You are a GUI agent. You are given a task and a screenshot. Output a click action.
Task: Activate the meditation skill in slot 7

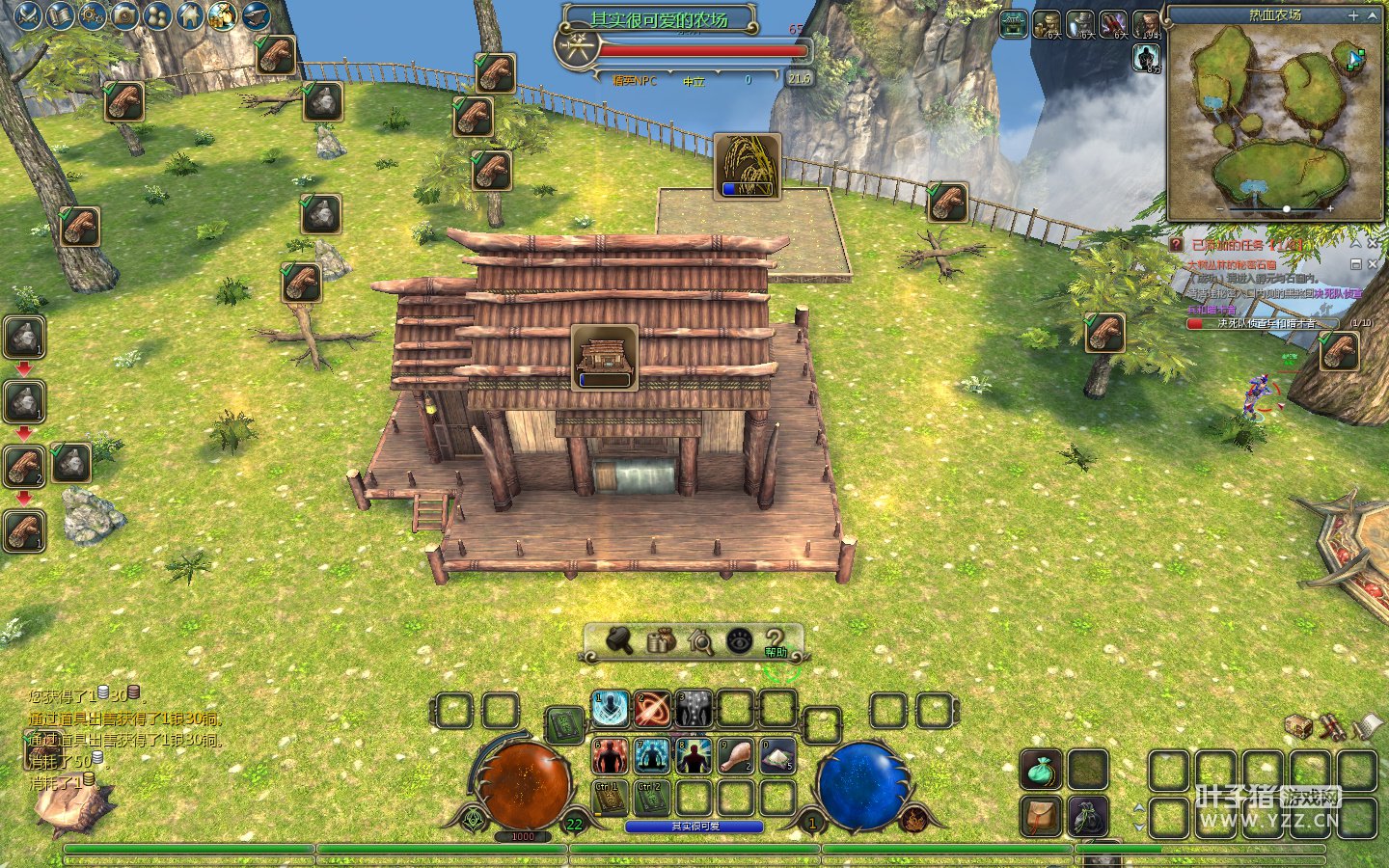(652, 756)
